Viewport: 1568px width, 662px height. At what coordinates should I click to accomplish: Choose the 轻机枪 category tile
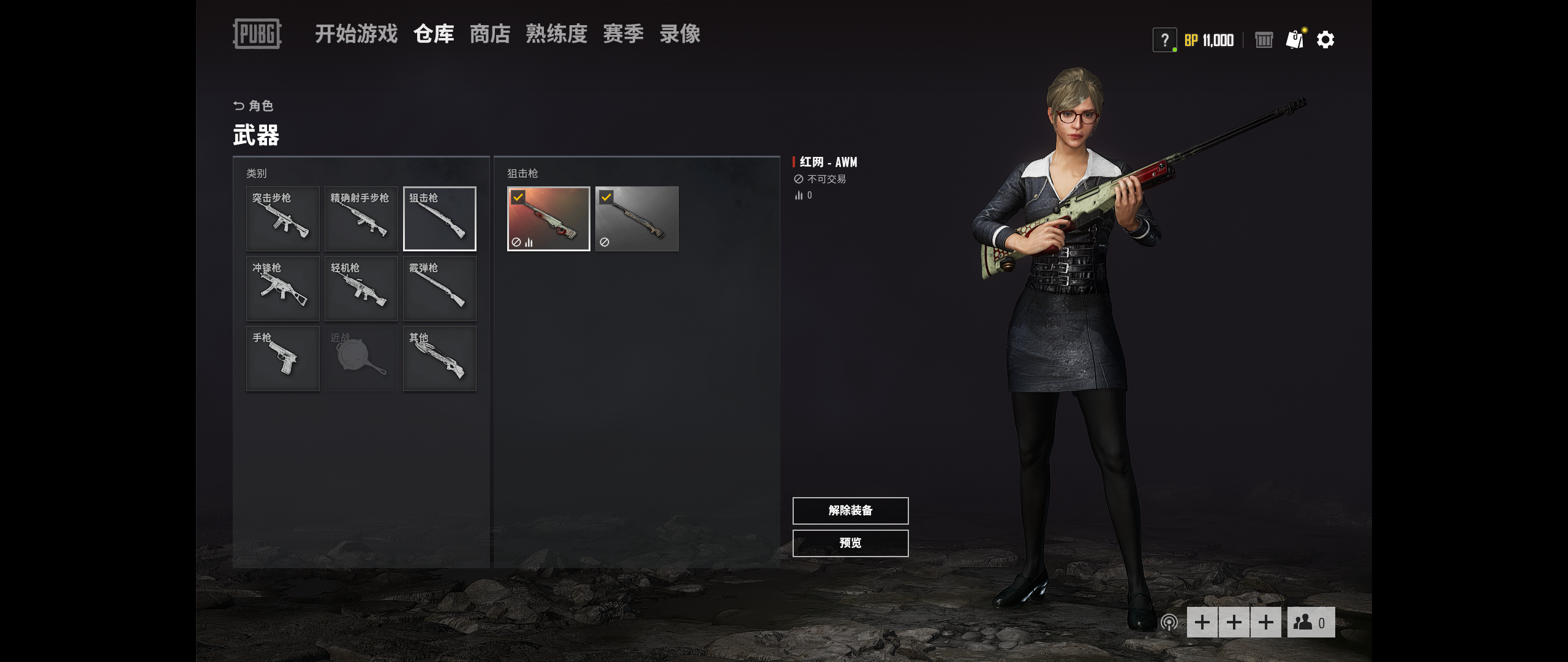pos(361,289)
